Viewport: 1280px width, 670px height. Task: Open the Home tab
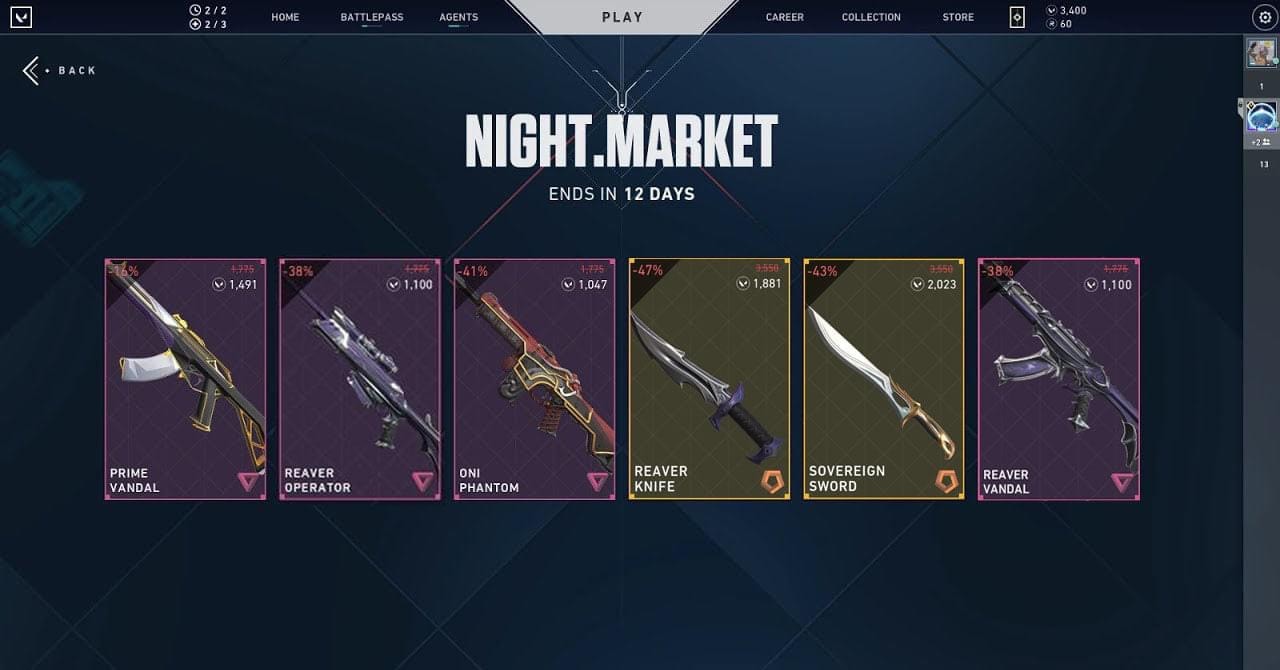pos(285,17)
